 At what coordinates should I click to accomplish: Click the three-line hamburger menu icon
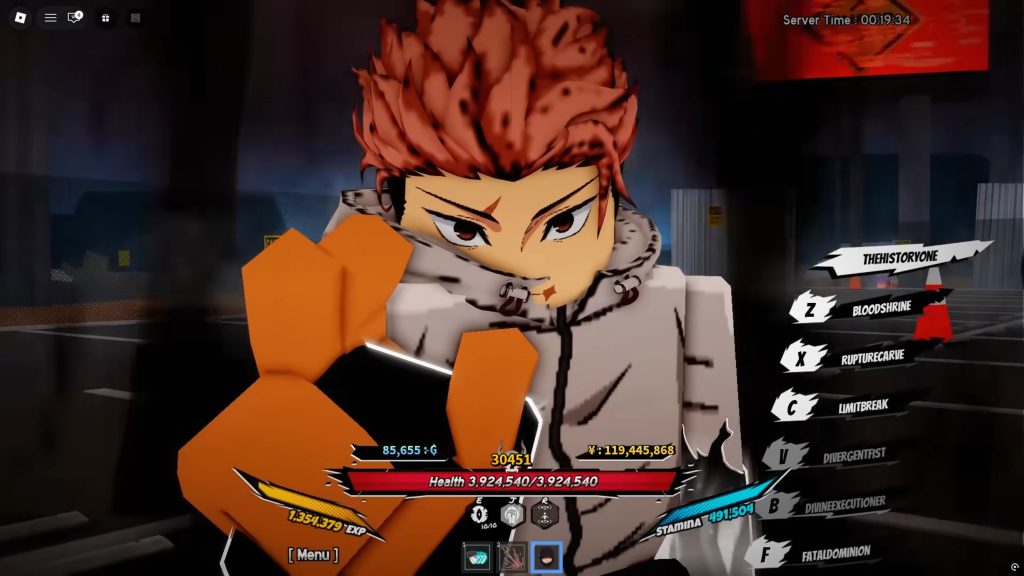point(50,18)
